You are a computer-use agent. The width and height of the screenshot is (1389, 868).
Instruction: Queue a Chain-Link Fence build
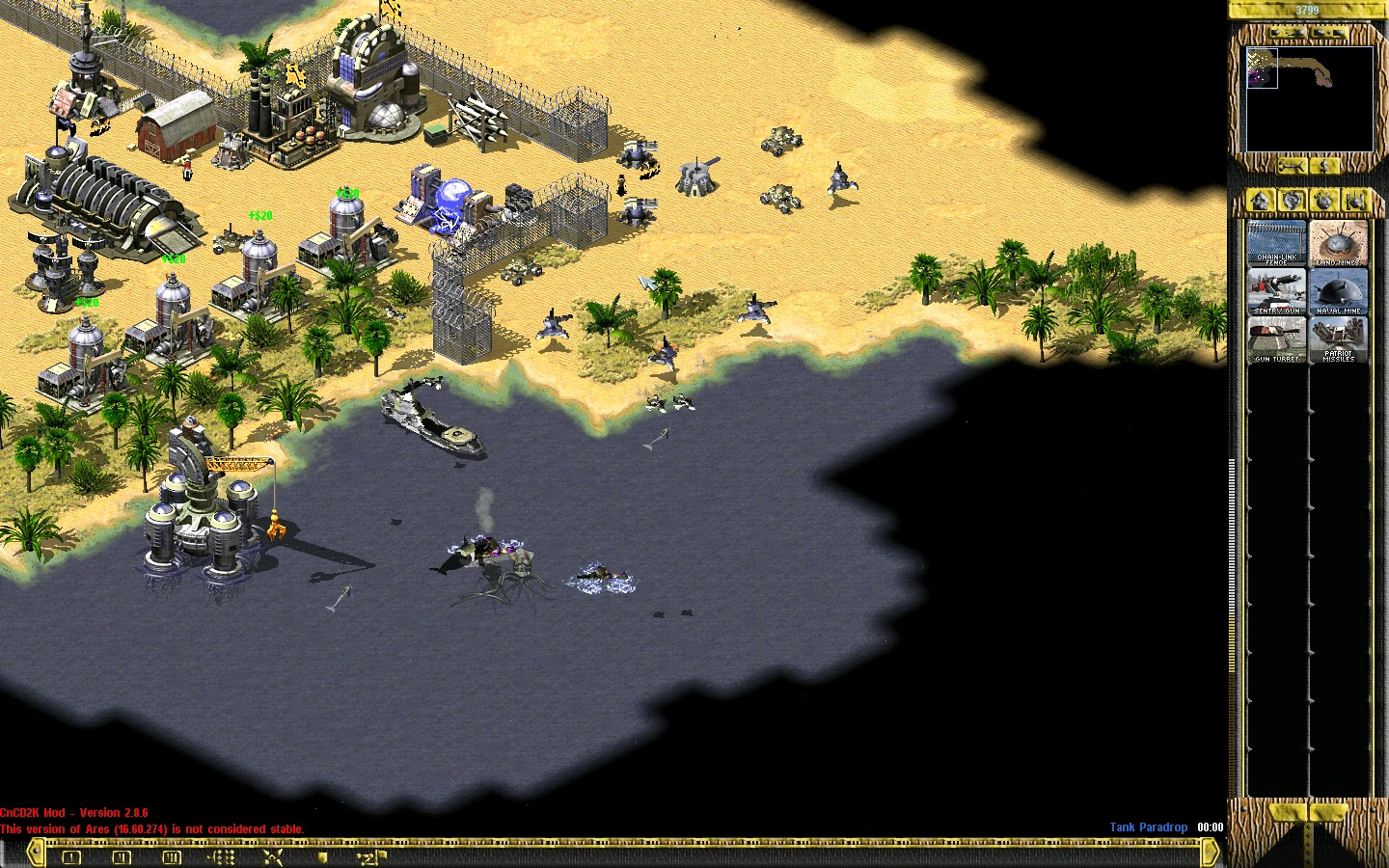tap(1276, 243)
